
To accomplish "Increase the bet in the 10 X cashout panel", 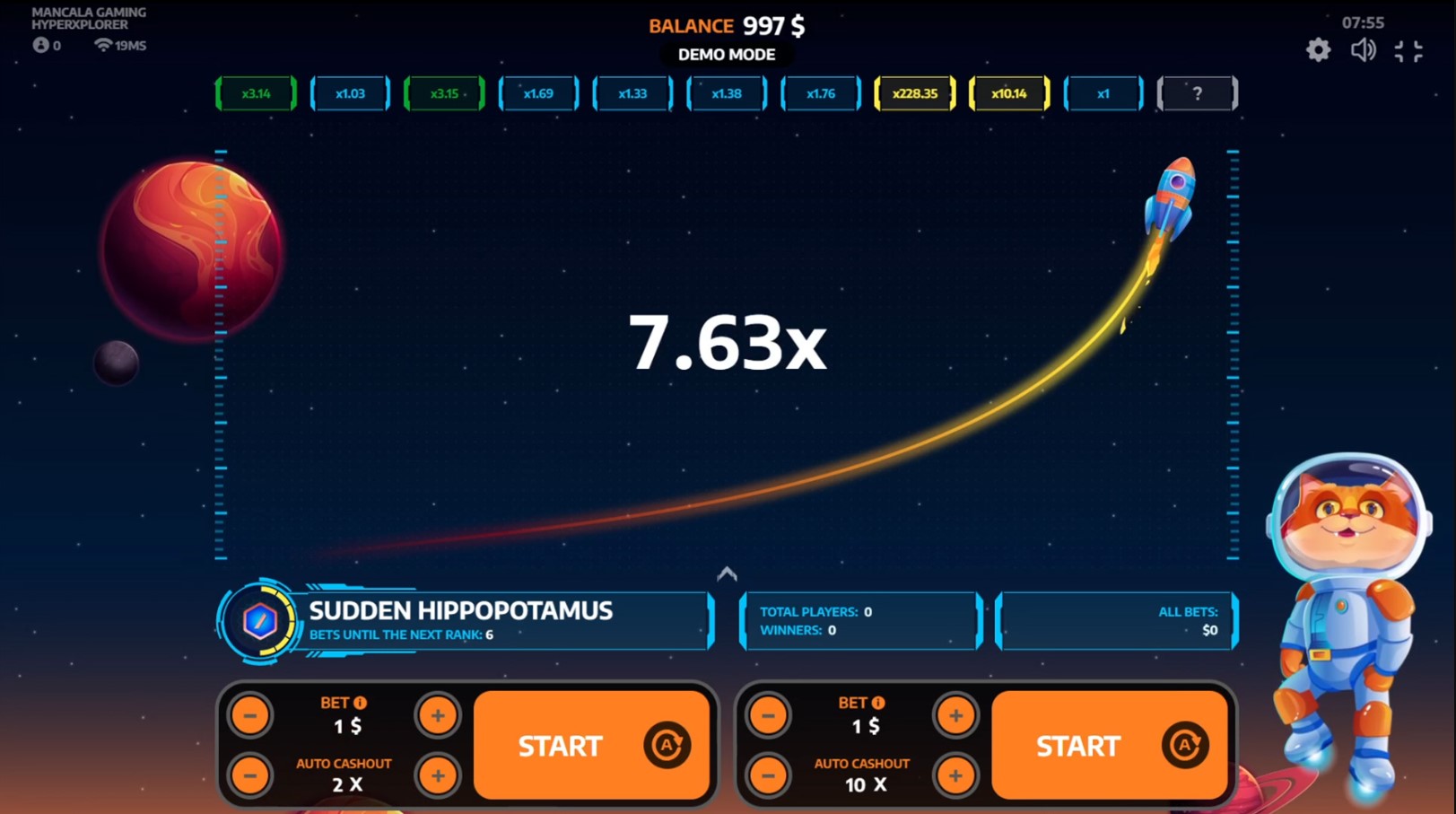I will point(955,716).
